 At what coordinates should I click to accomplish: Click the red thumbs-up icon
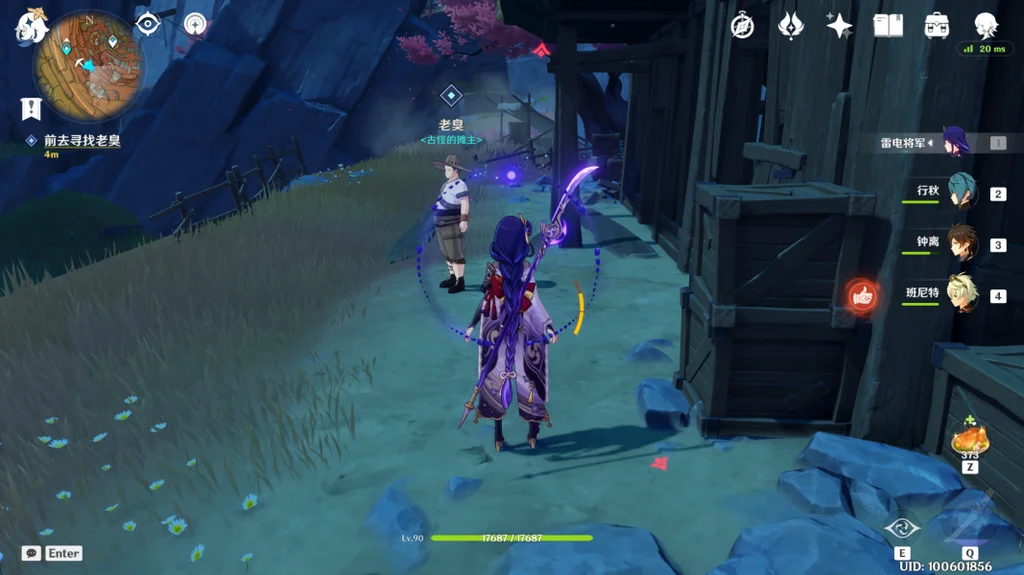click(x=862, y=294)
